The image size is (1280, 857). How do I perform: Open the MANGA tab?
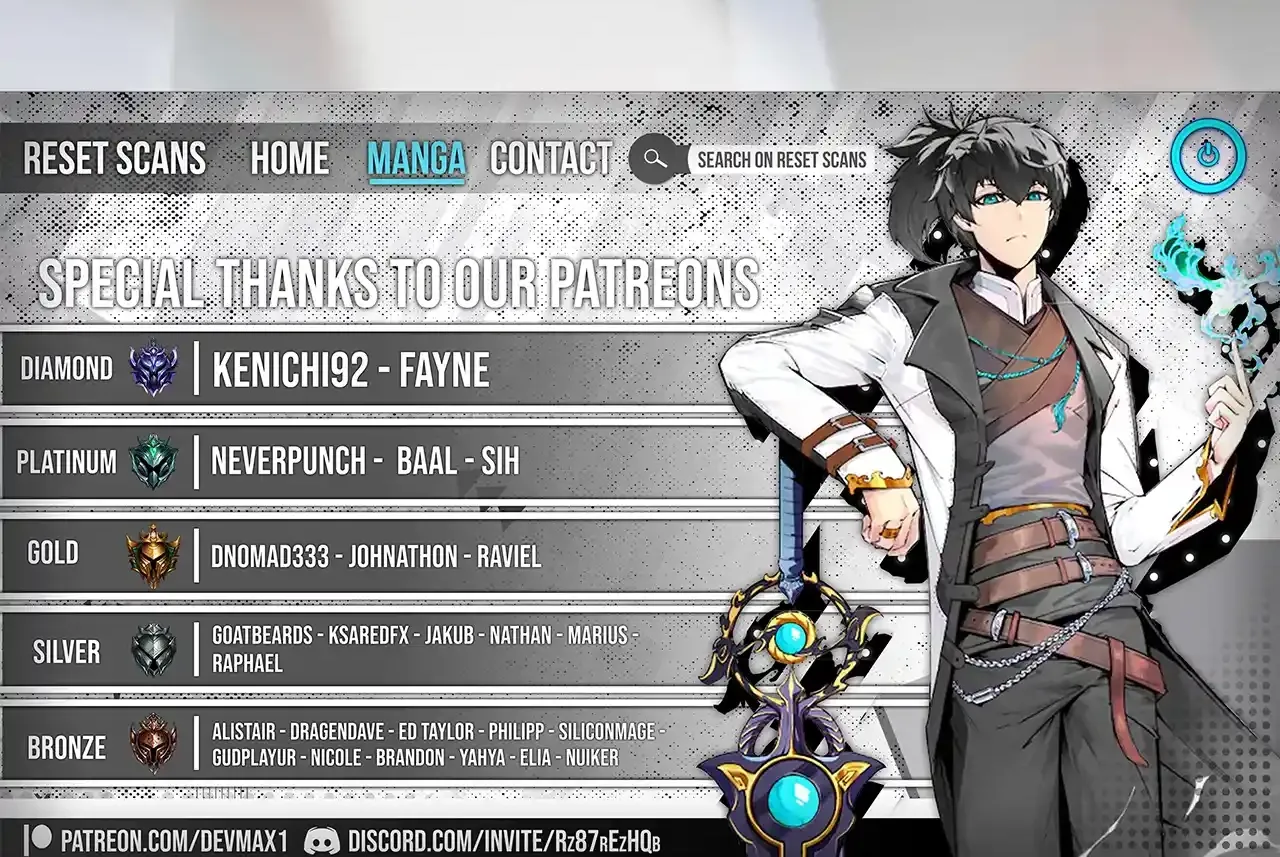pyautogui.click(x=416, y=159)
